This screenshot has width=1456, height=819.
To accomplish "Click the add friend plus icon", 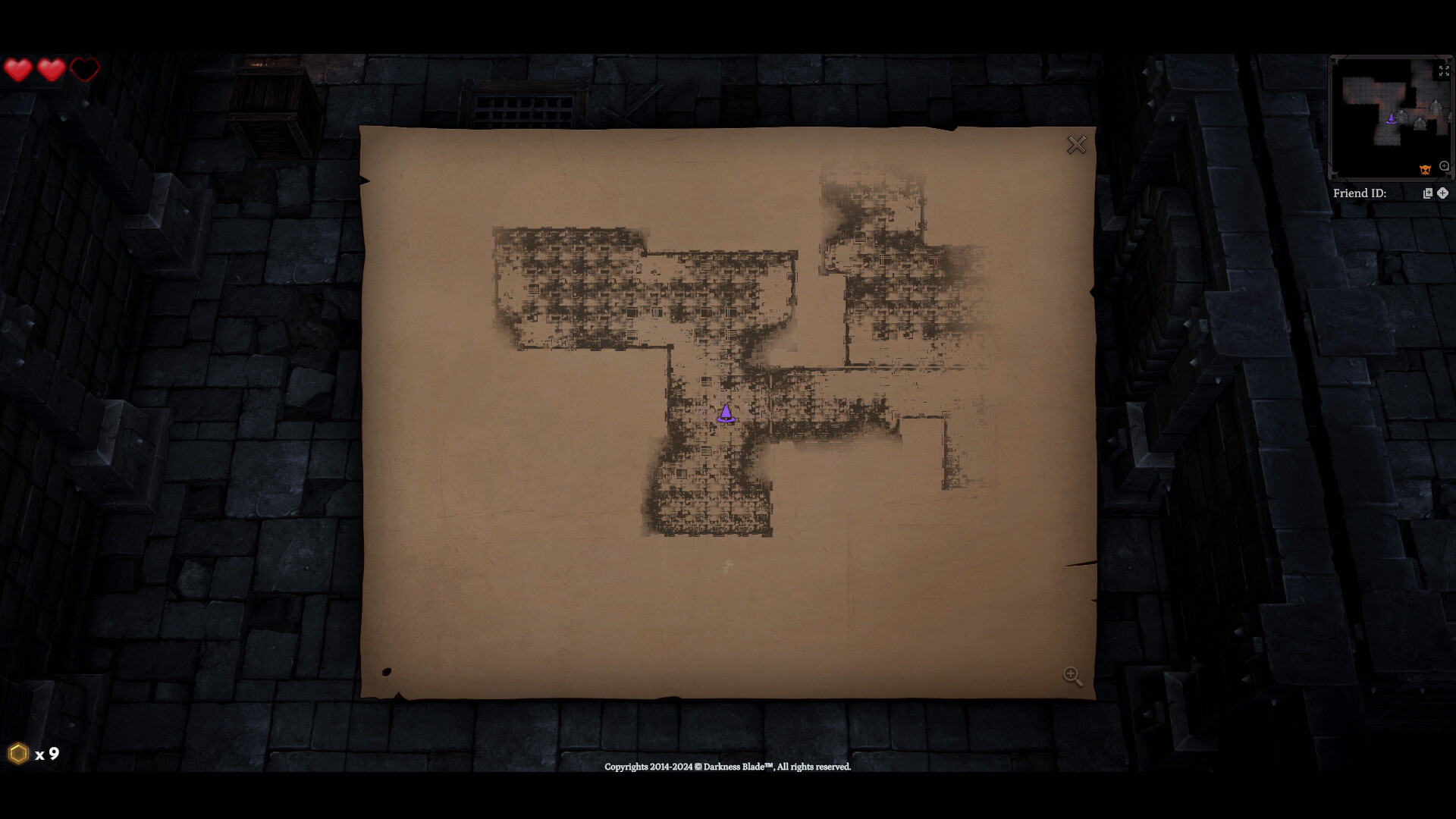I will [x=1442, y=193].
